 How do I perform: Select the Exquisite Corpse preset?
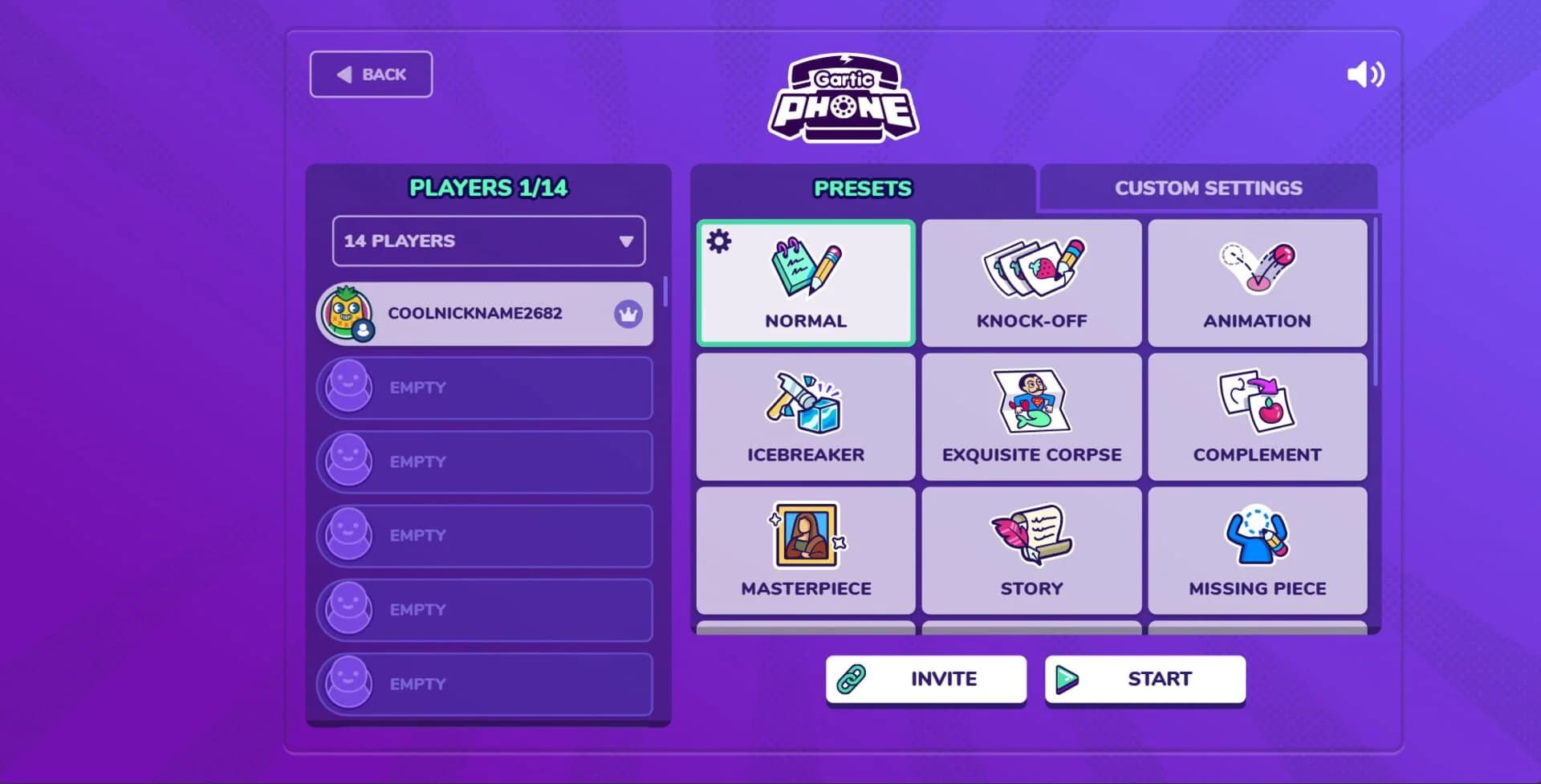click(x=1031, y=417)
